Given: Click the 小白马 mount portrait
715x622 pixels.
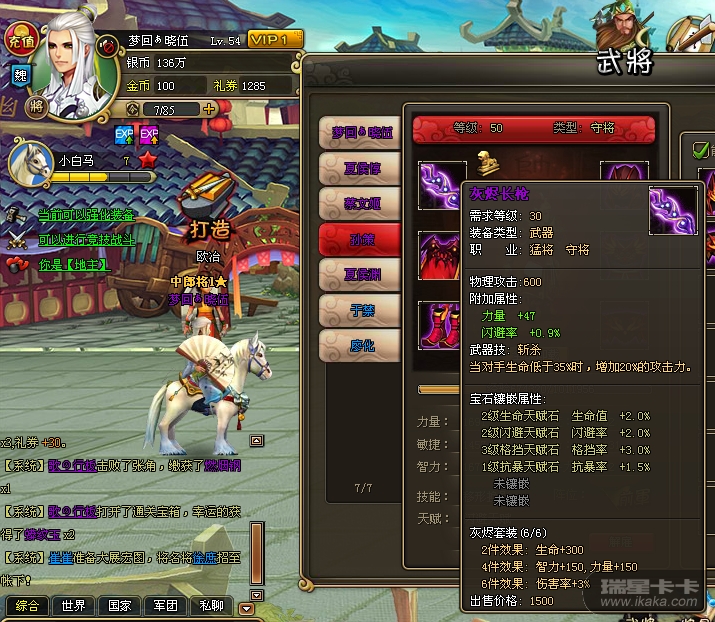Looking at the screenshot, I should pos(30,161).
